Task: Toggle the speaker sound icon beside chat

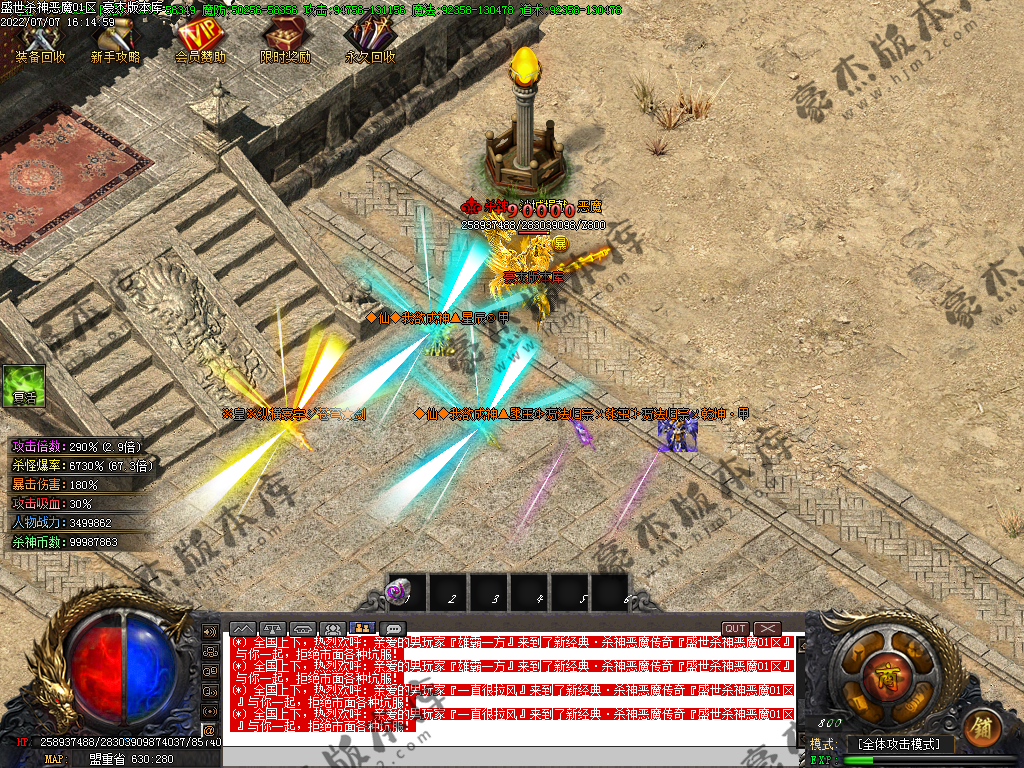Action: coord(210,632)
